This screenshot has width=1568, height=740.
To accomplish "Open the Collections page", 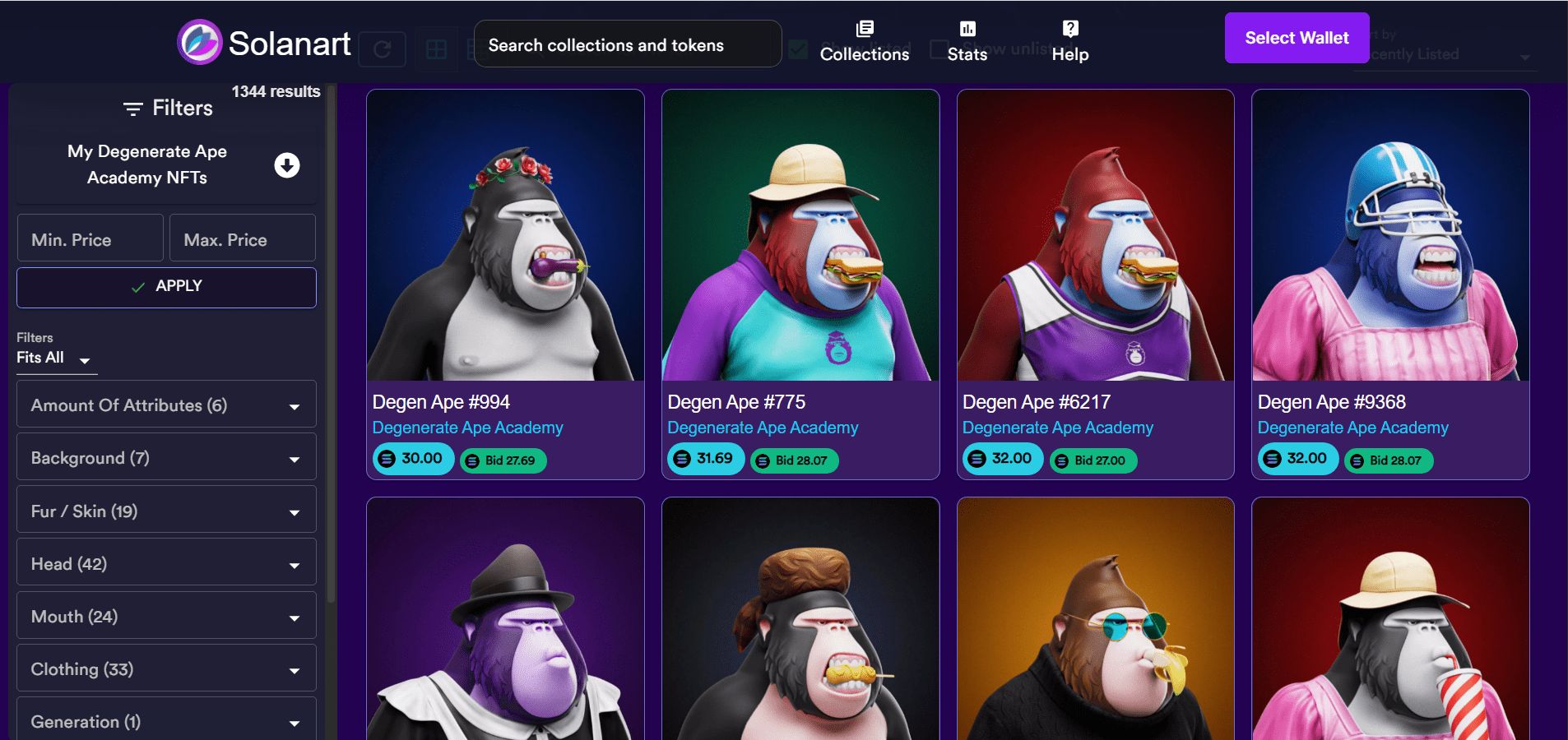I will (864, 42).
